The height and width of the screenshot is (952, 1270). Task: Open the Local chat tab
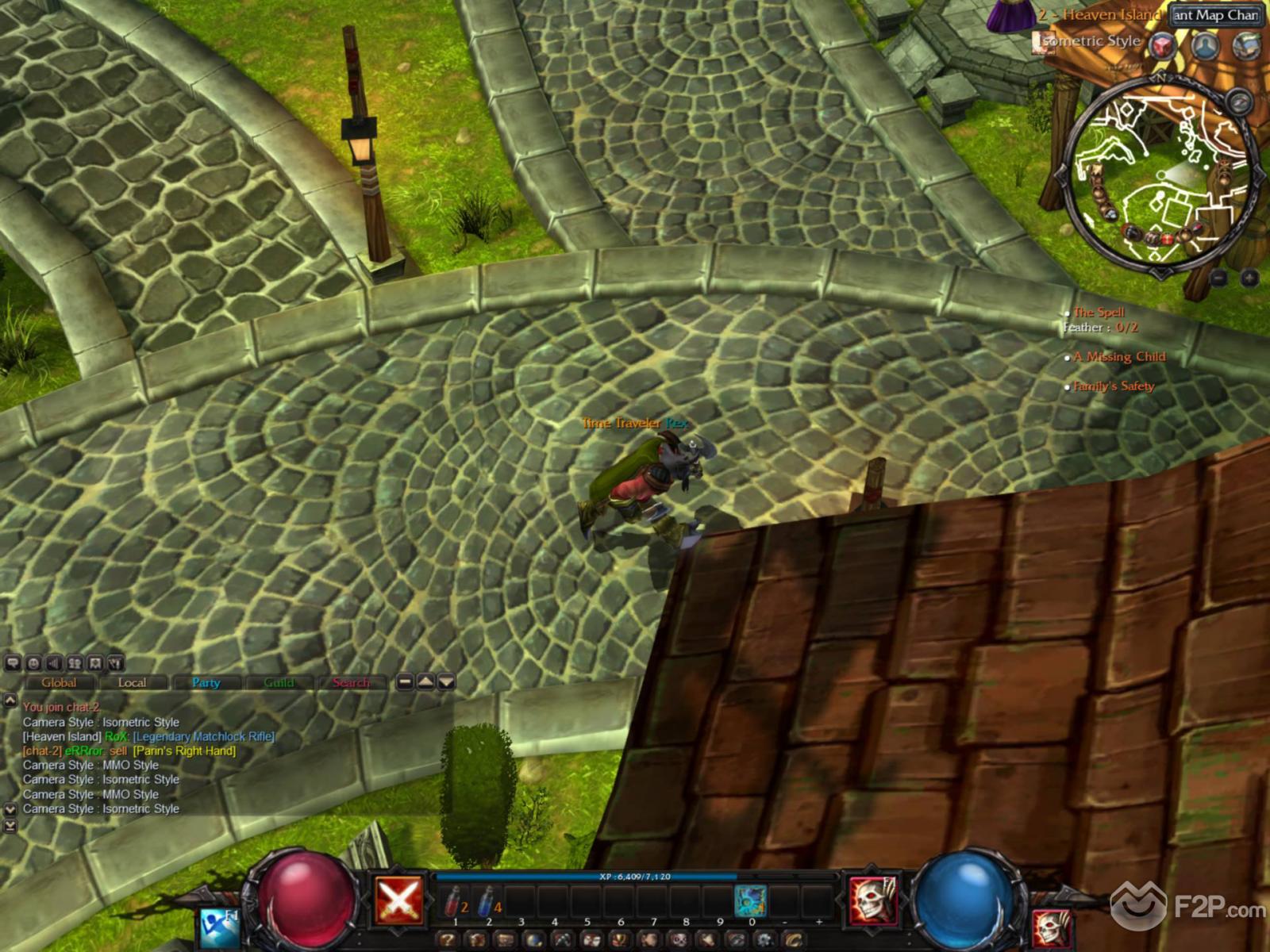click(132, 682)
